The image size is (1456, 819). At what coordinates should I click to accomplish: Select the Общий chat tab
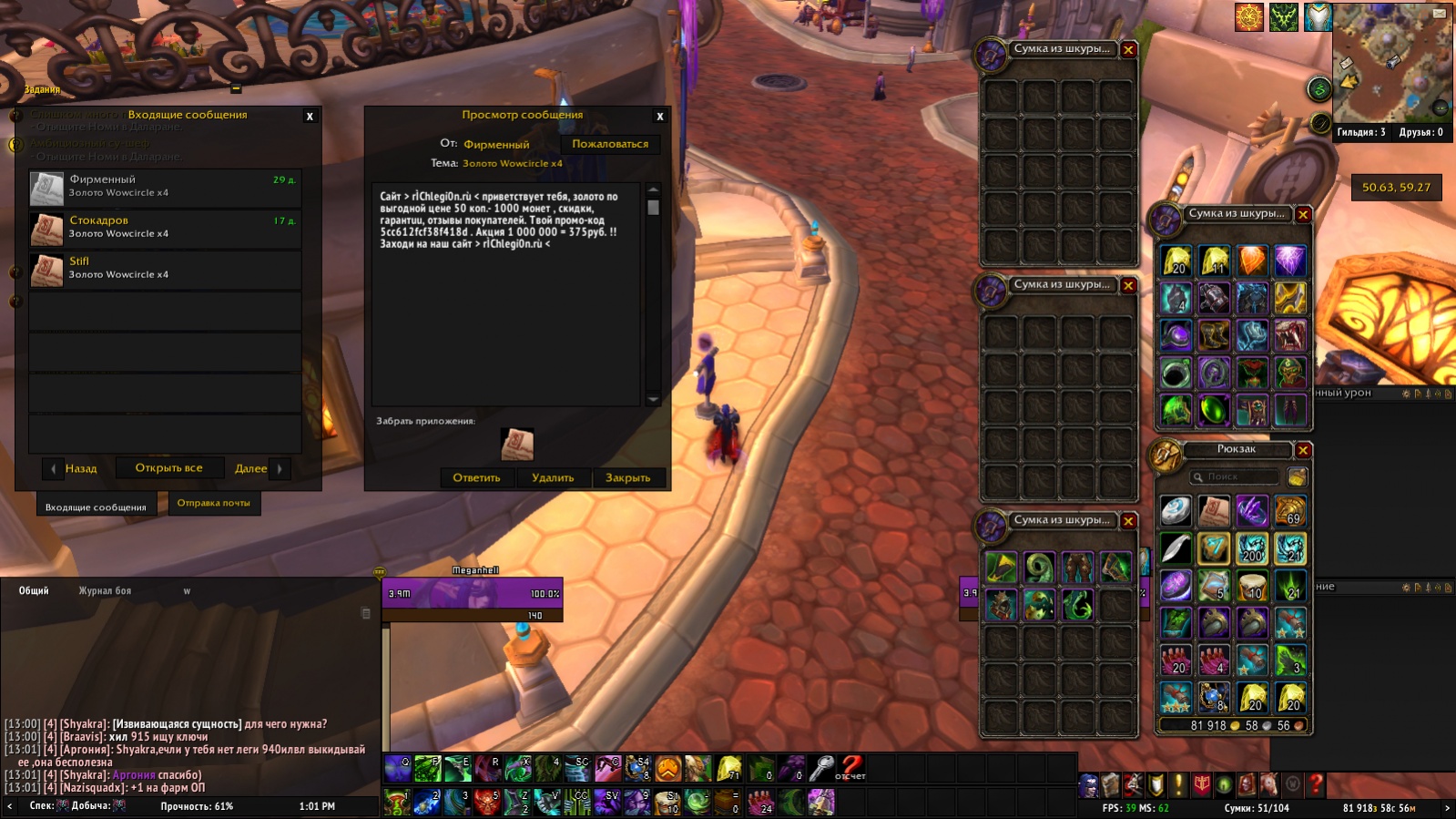pyautogui.click(x=34, y=591)
